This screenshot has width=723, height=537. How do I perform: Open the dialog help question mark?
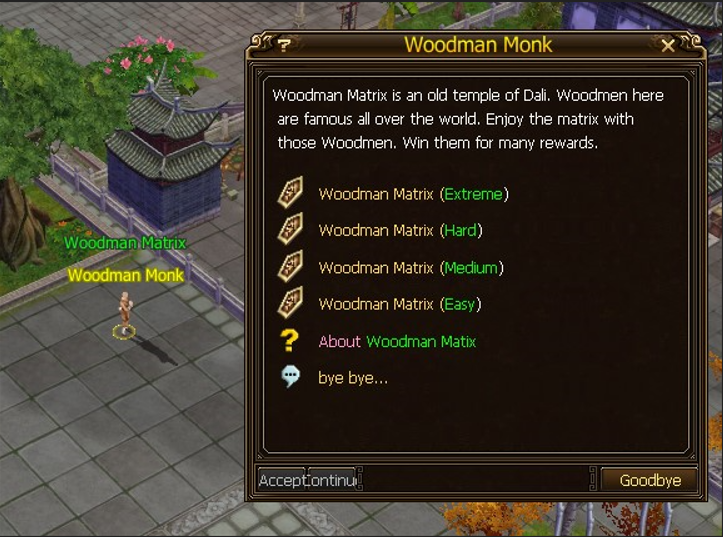point(285,45)
